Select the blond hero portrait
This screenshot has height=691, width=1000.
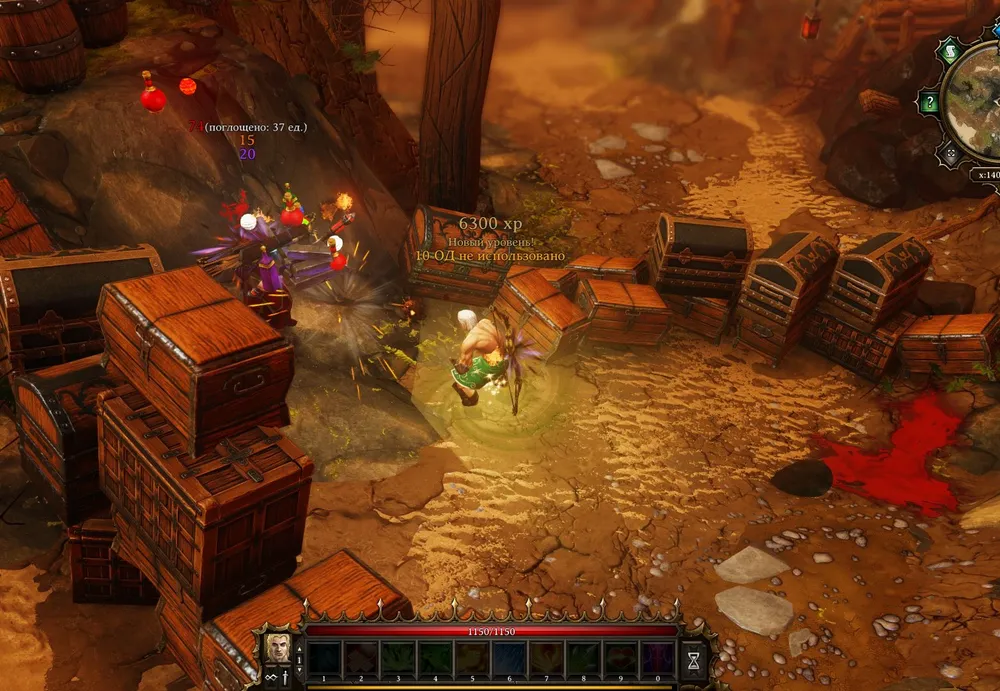point(277,649)
